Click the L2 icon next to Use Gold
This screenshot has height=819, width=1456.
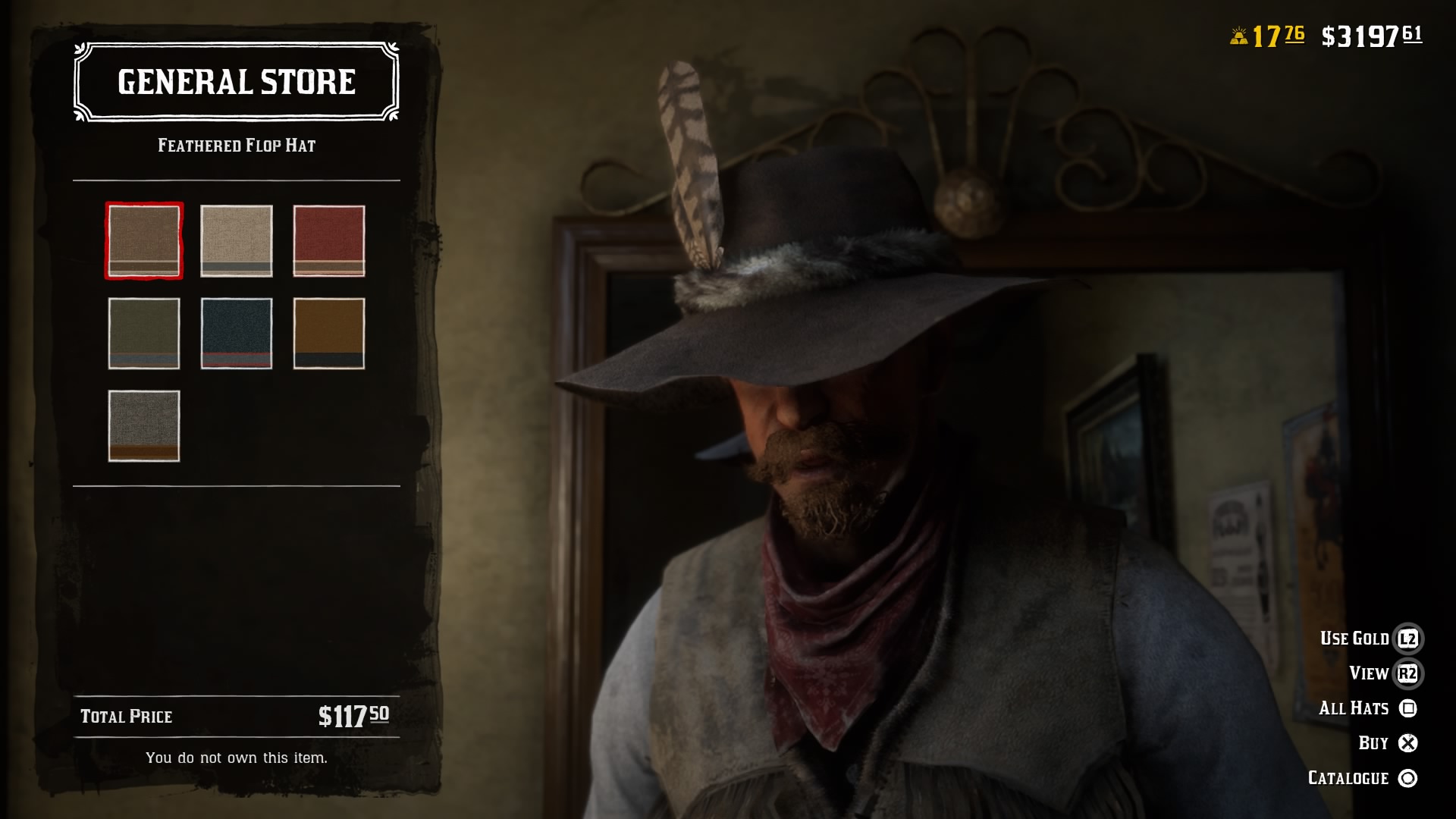pyautogui.click(x=1407, y=638)
